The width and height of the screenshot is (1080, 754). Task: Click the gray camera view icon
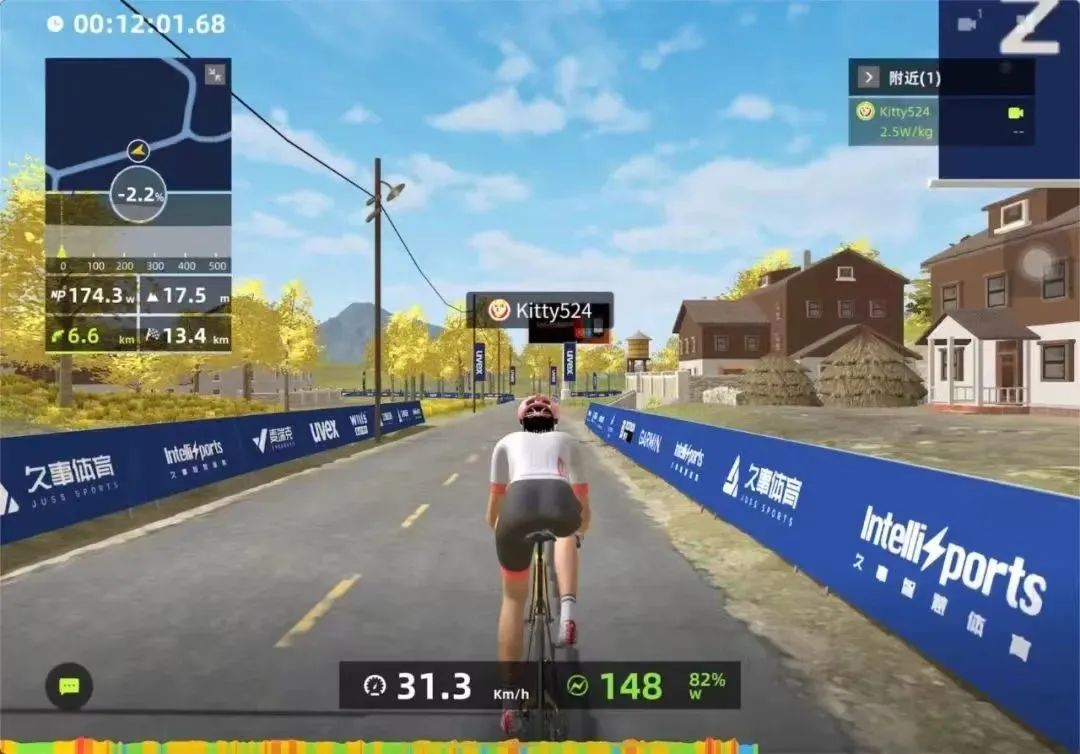(967, 24)
